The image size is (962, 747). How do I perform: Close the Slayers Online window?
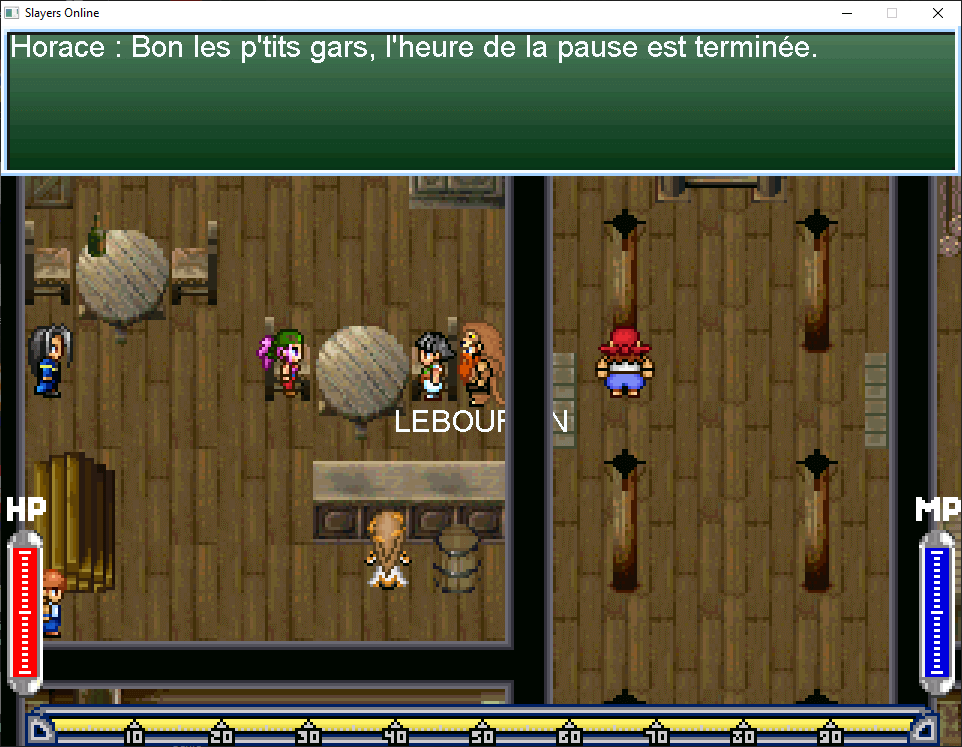click(937, 14)
